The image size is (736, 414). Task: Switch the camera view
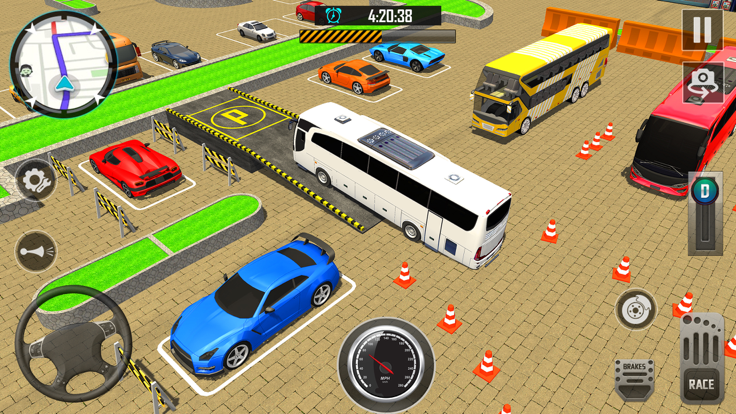[702, 83]
